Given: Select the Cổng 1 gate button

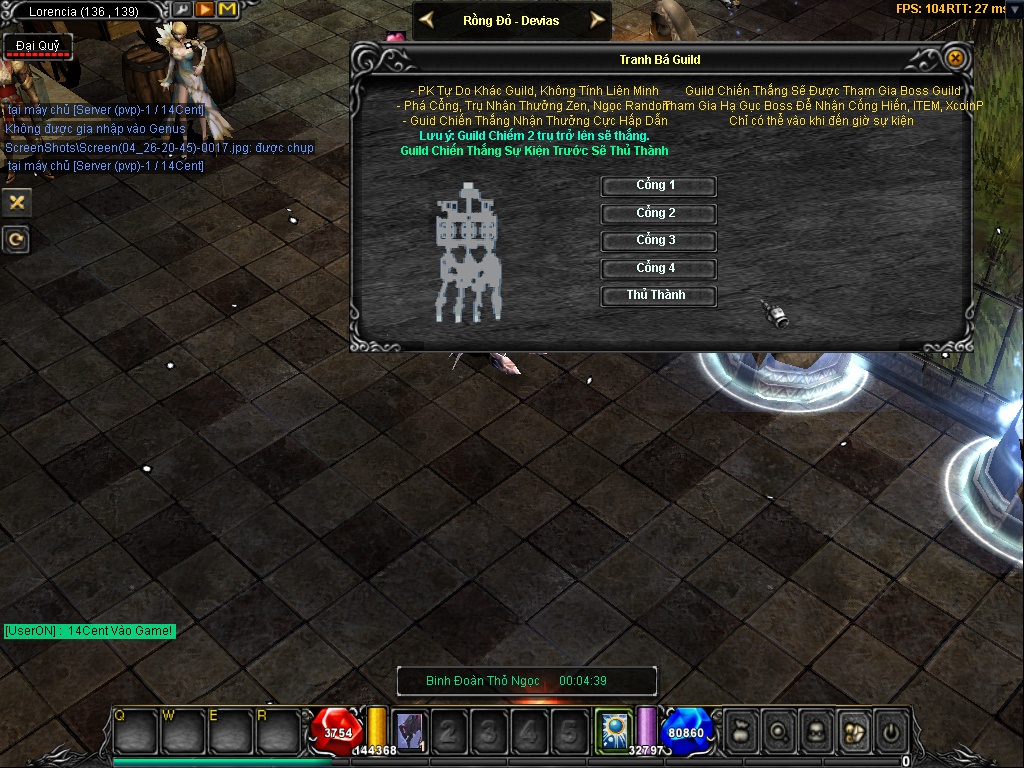Looking at the screenshot, I should pos(657,186).
